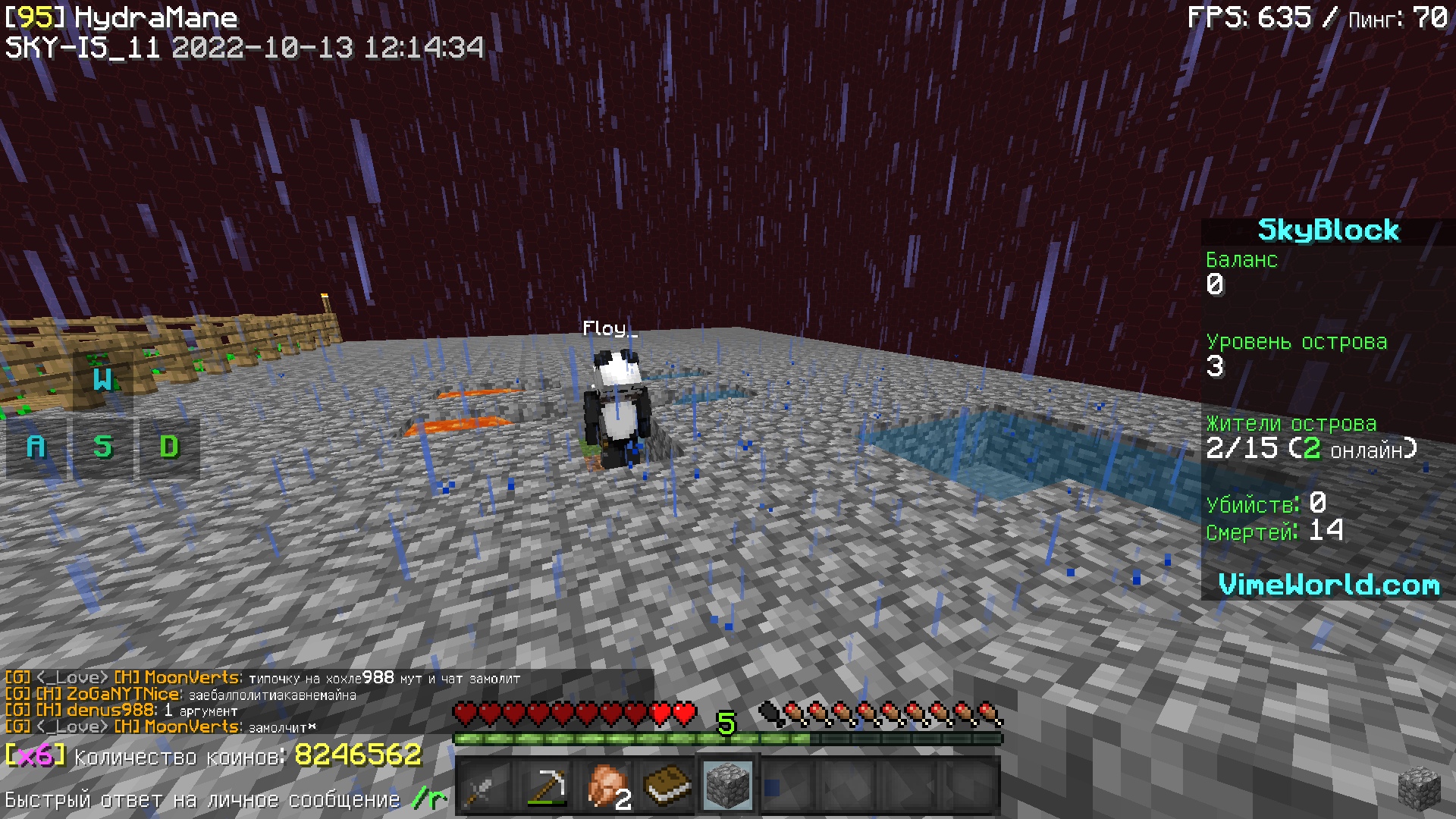
Task: Select the pickaxe hotbar slot
Action: (x=546, y=786)
